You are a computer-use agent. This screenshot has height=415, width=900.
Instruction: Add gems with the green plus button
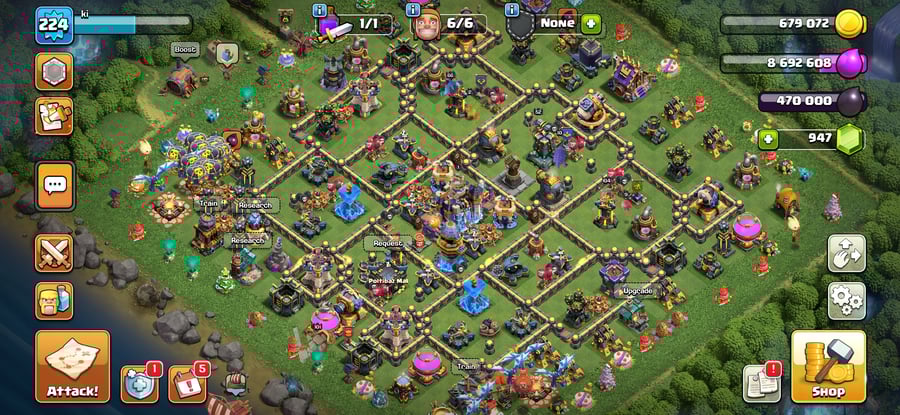tap(768, 138)
